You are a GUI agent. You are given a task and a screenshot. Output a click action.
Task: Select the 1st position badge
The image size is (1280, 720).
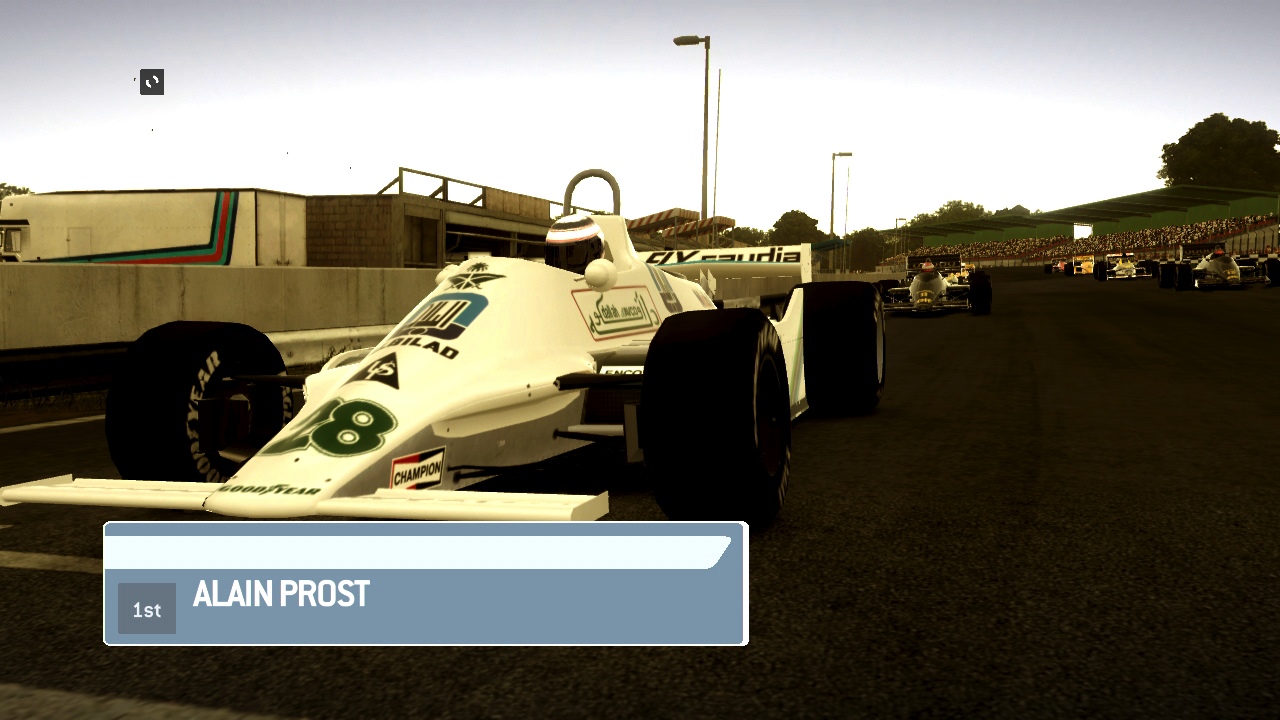tap(147, 608)
